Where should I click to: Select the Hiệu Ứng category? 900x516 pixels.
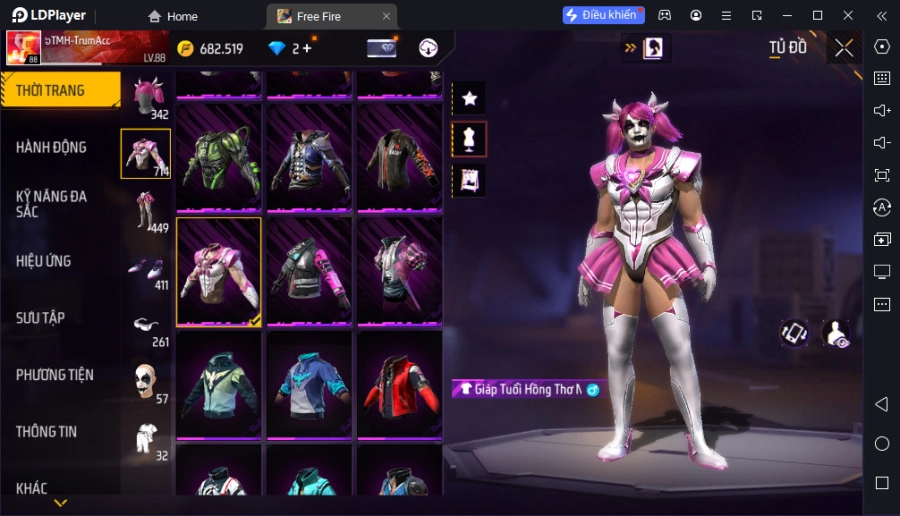click(x=44, y=261)
